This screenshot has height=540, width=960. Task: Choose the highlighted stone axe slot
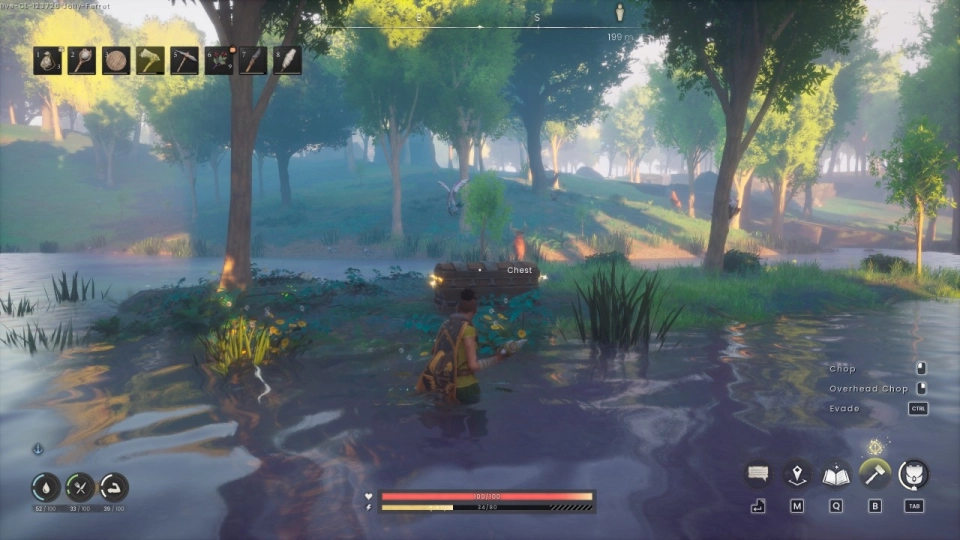(150, 60)
